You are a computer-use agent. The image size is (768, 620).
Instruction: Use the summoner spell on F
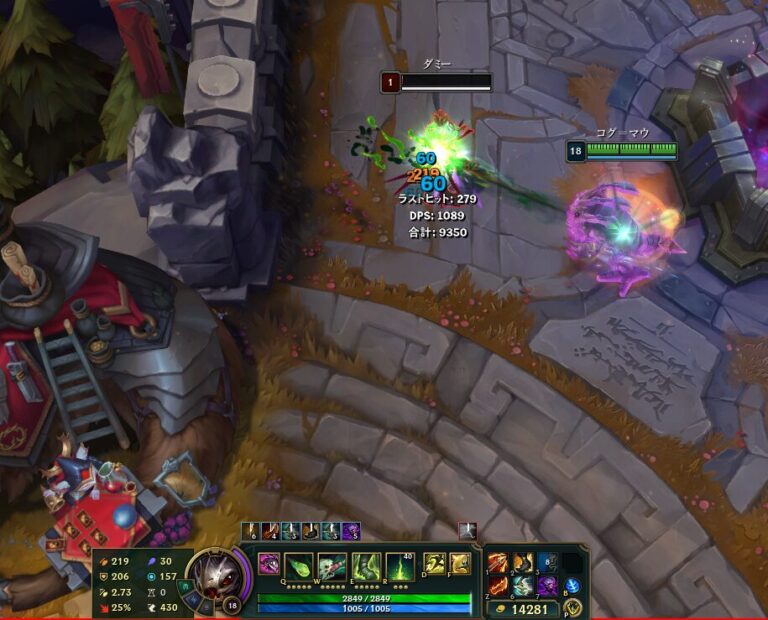[460, 563]
